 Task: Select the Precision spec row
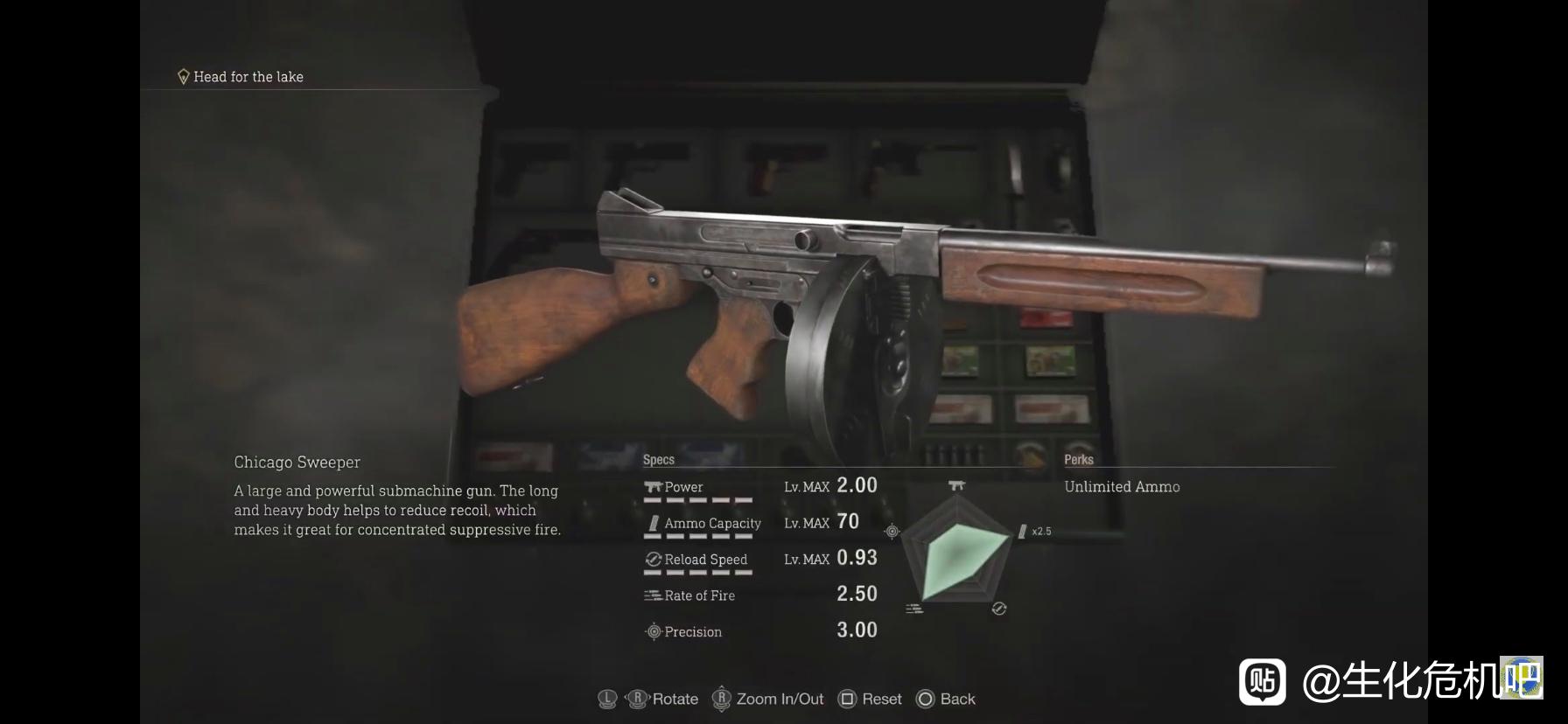759,631
